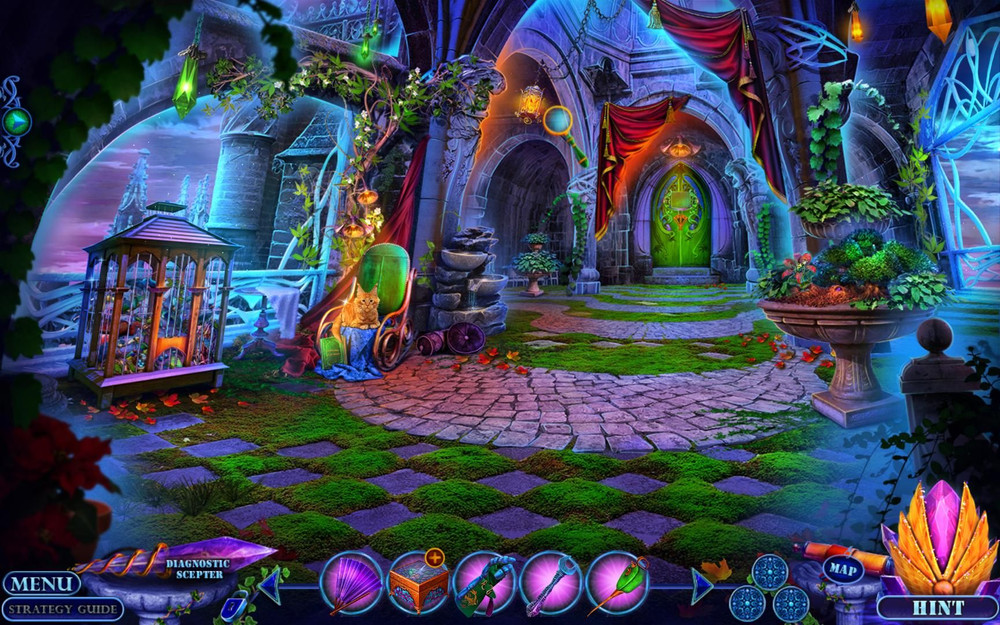
Task: Select the green feather dart item
Action: 616,584
